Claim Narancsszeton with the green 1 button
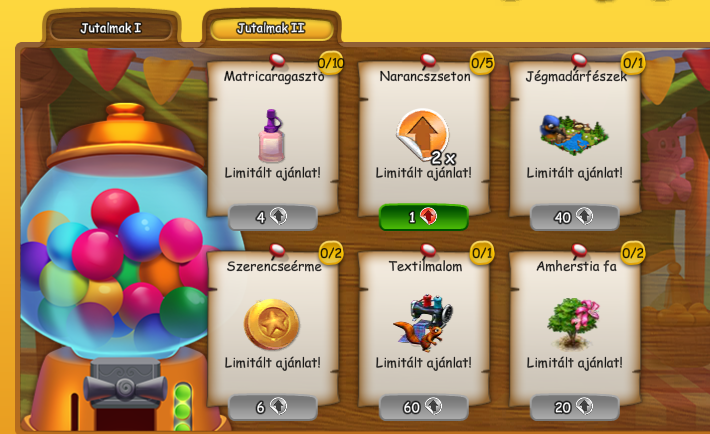This screenshot has height=434, width=710. [x=424, y=217]
